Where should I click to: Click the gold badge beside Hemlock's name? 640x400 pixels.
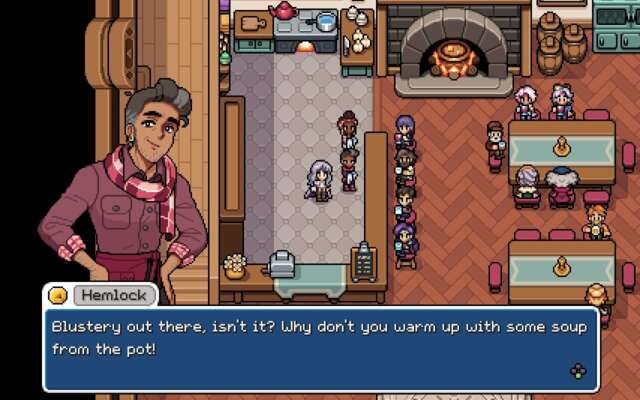(59, 296)
